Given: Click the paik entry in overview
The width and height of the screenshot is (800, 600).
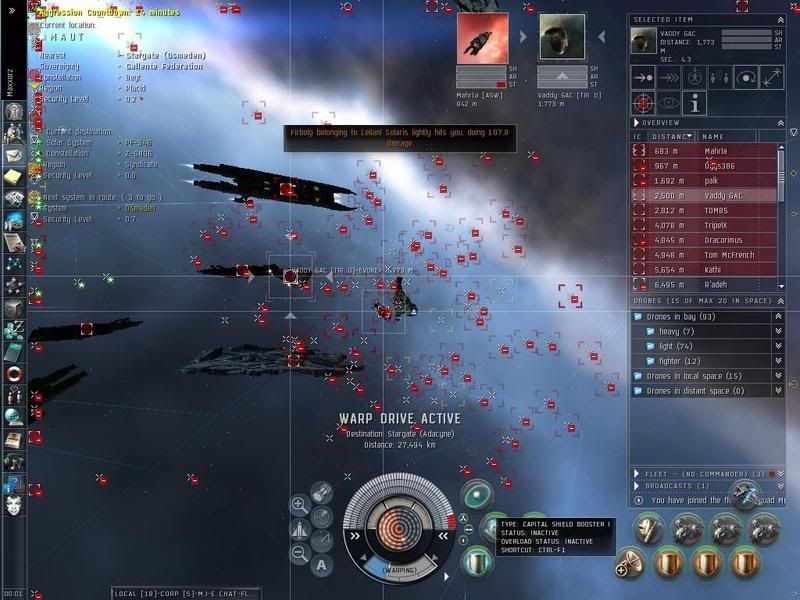Looking at the screenshot, I should pyautogui.click(x=715, y=180).
